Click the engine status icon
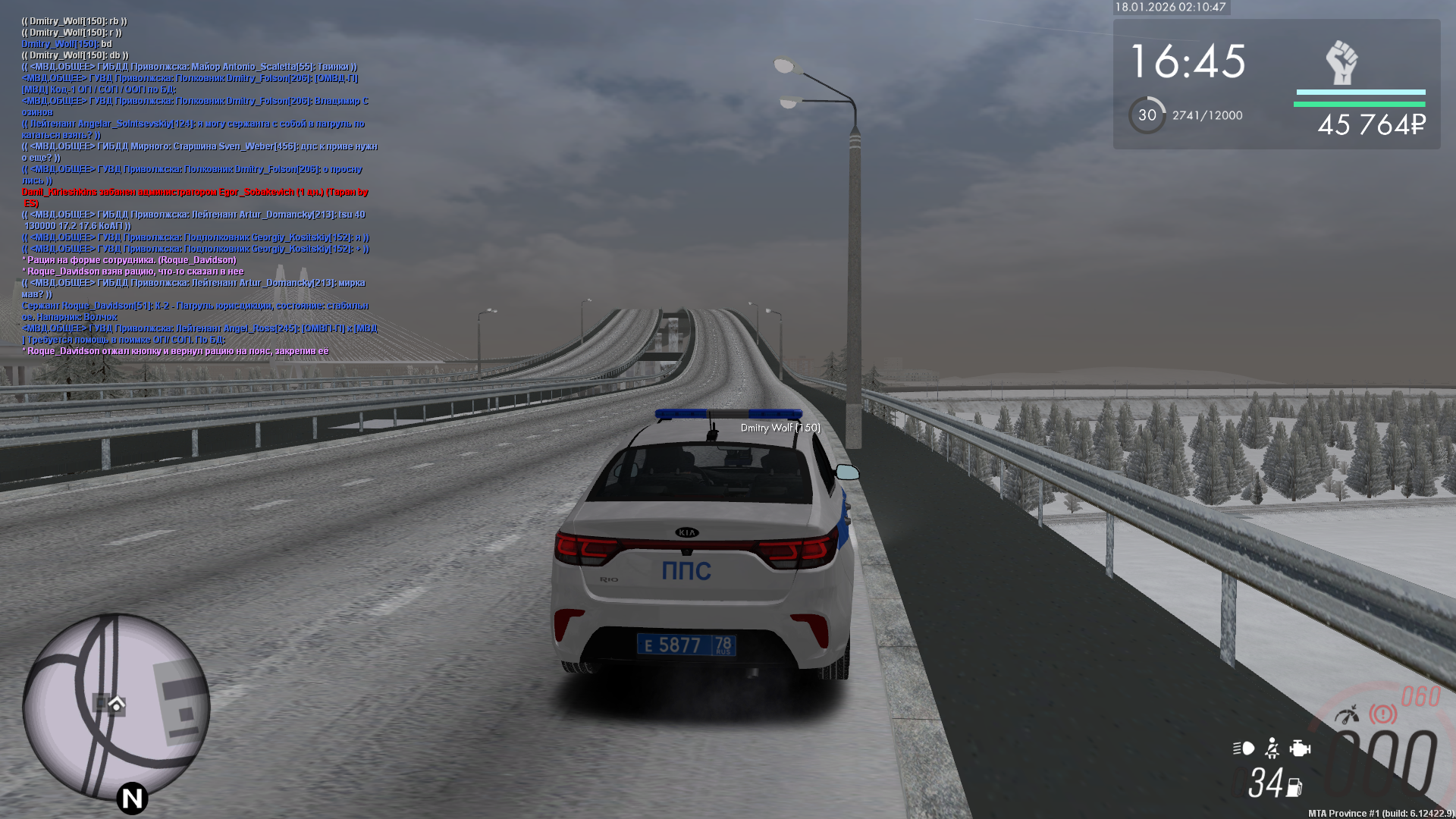This screenshot has width=1456, height=819. pyautogui.click(x=1300, y=748)
